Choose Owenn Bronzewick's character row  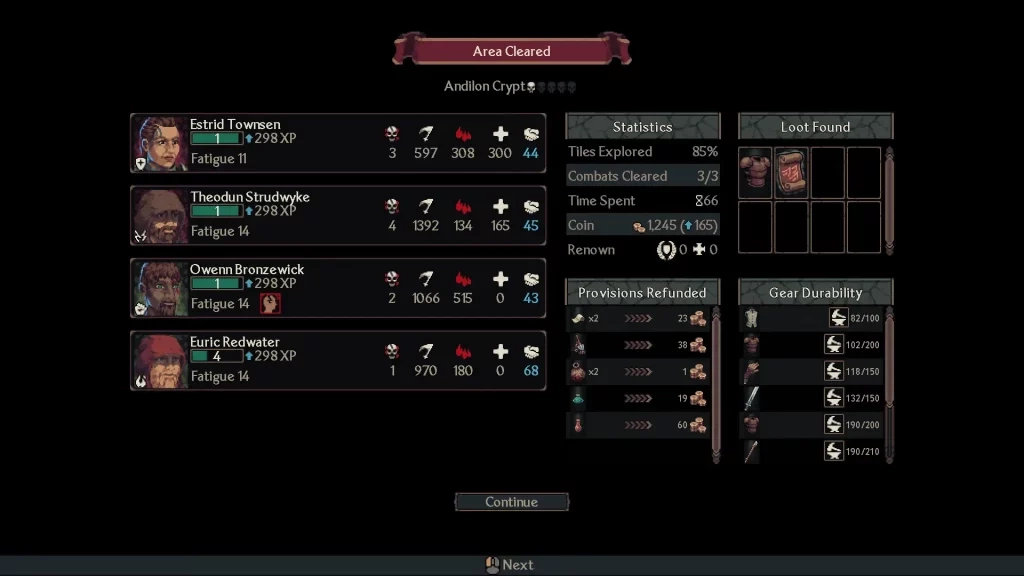337,288
